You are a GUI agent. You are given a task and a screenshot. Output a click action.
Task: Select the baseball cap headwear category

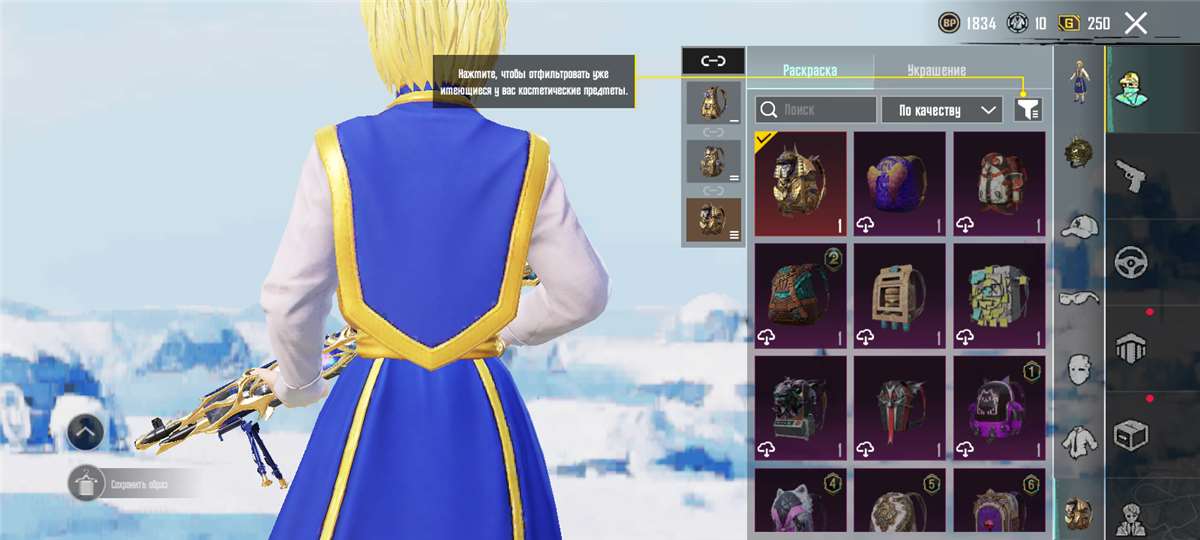(x=1079, y=227)
